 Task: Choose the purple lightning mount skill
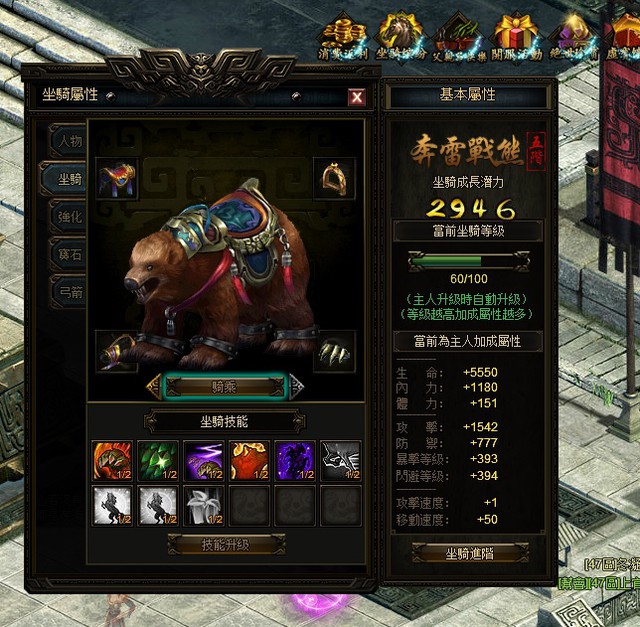coord(203,461)
